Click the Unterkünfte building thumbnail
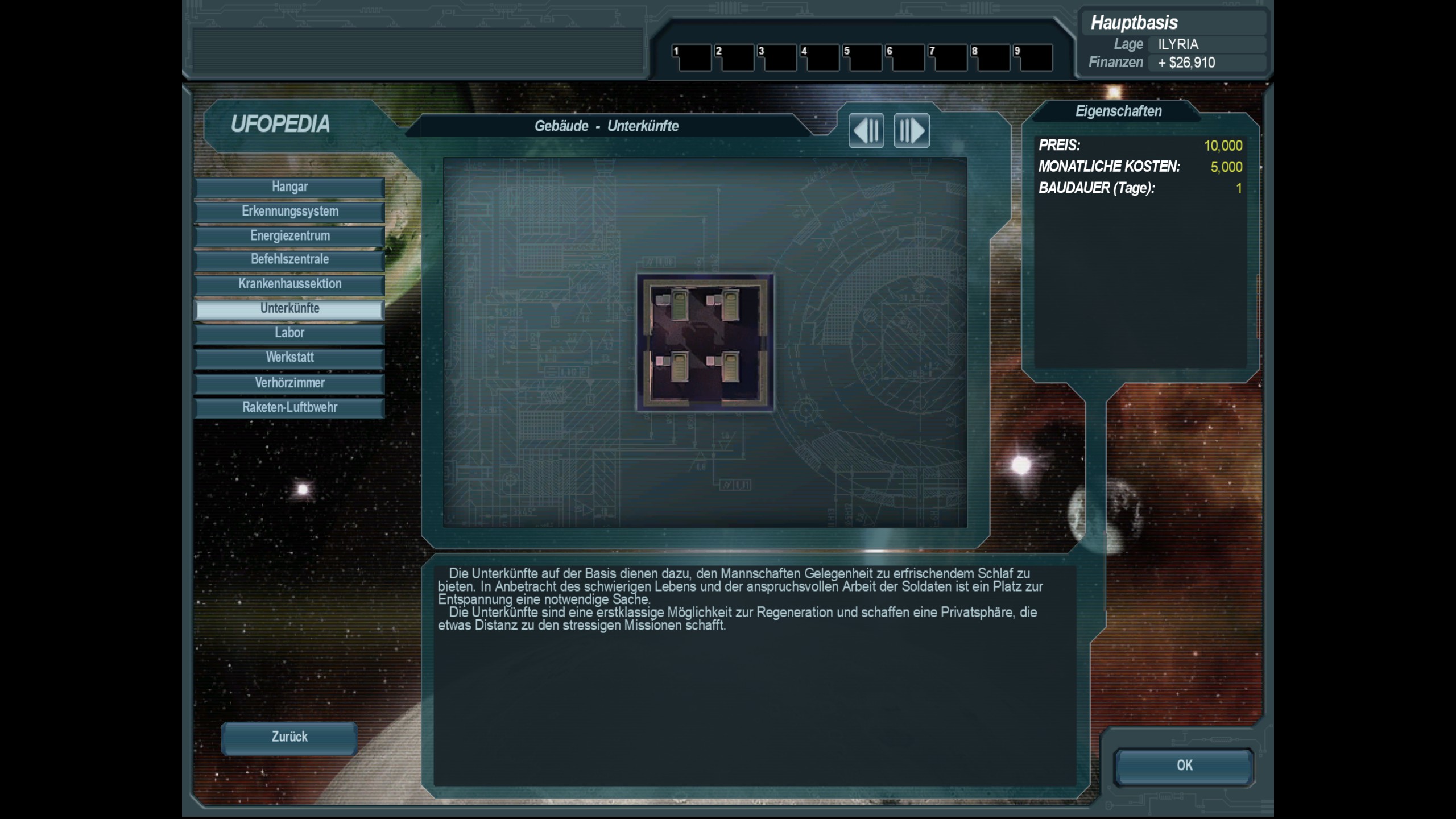 click(x=705, y=342)
